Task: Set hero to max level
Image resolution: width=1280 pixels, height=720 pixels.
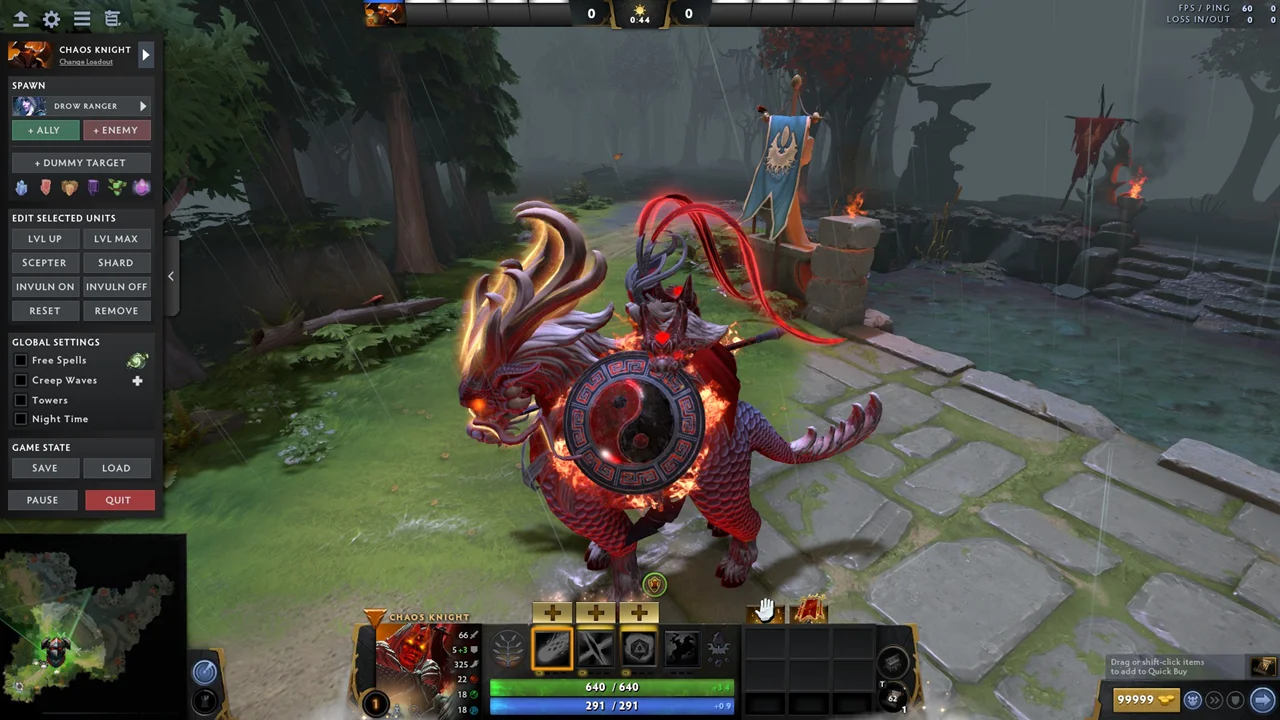Action: click(116, 239)
